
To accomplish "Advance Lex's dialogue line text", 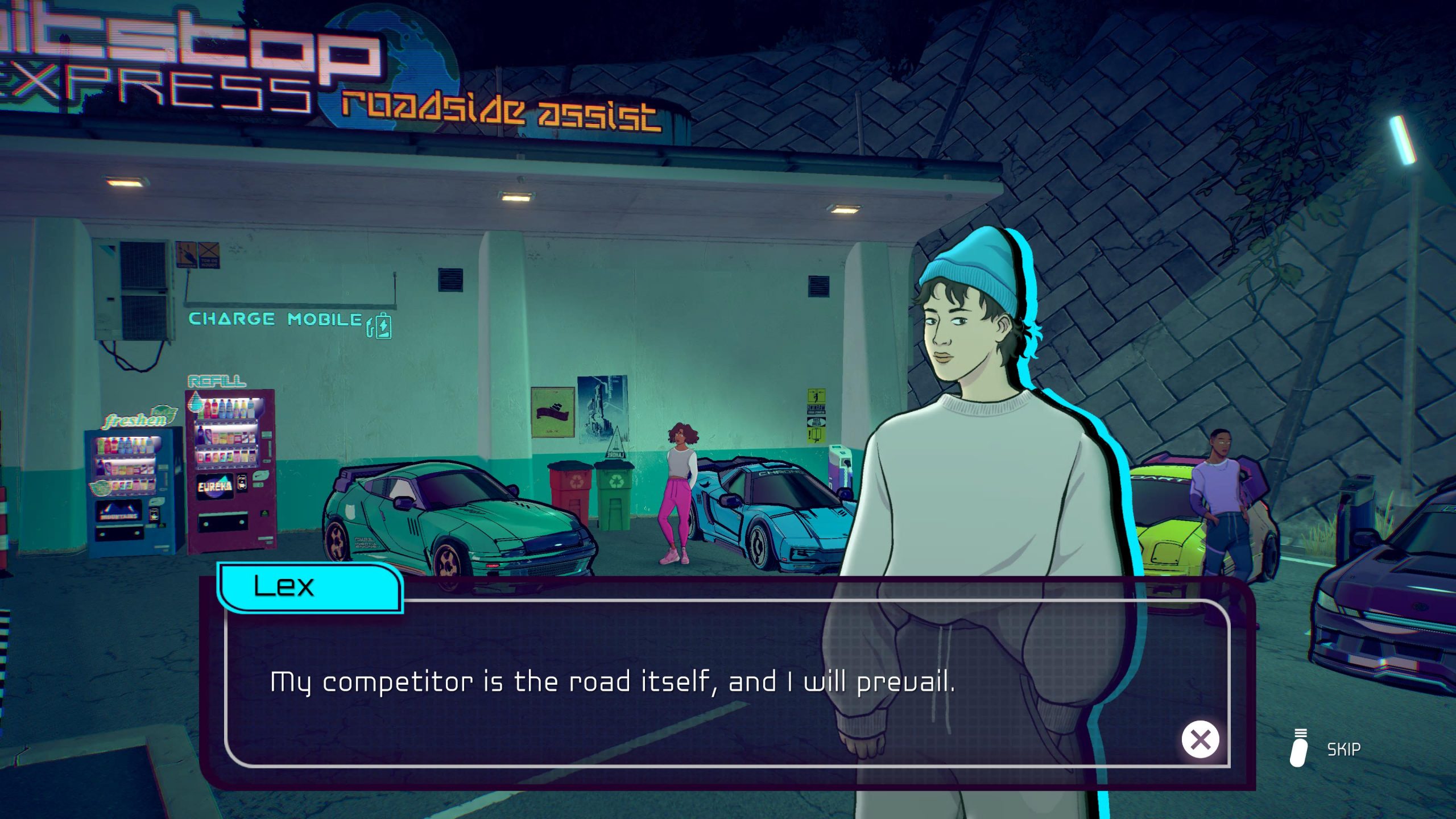I will [612, 682].
